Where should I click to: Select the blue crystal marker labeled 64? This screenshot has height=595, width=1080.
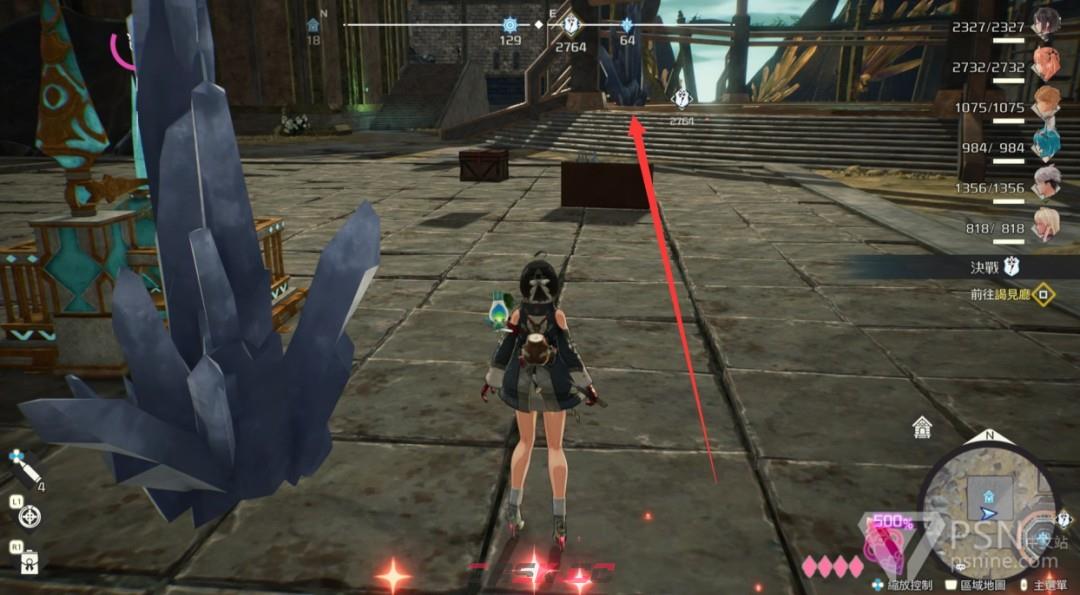coord(627,25)
